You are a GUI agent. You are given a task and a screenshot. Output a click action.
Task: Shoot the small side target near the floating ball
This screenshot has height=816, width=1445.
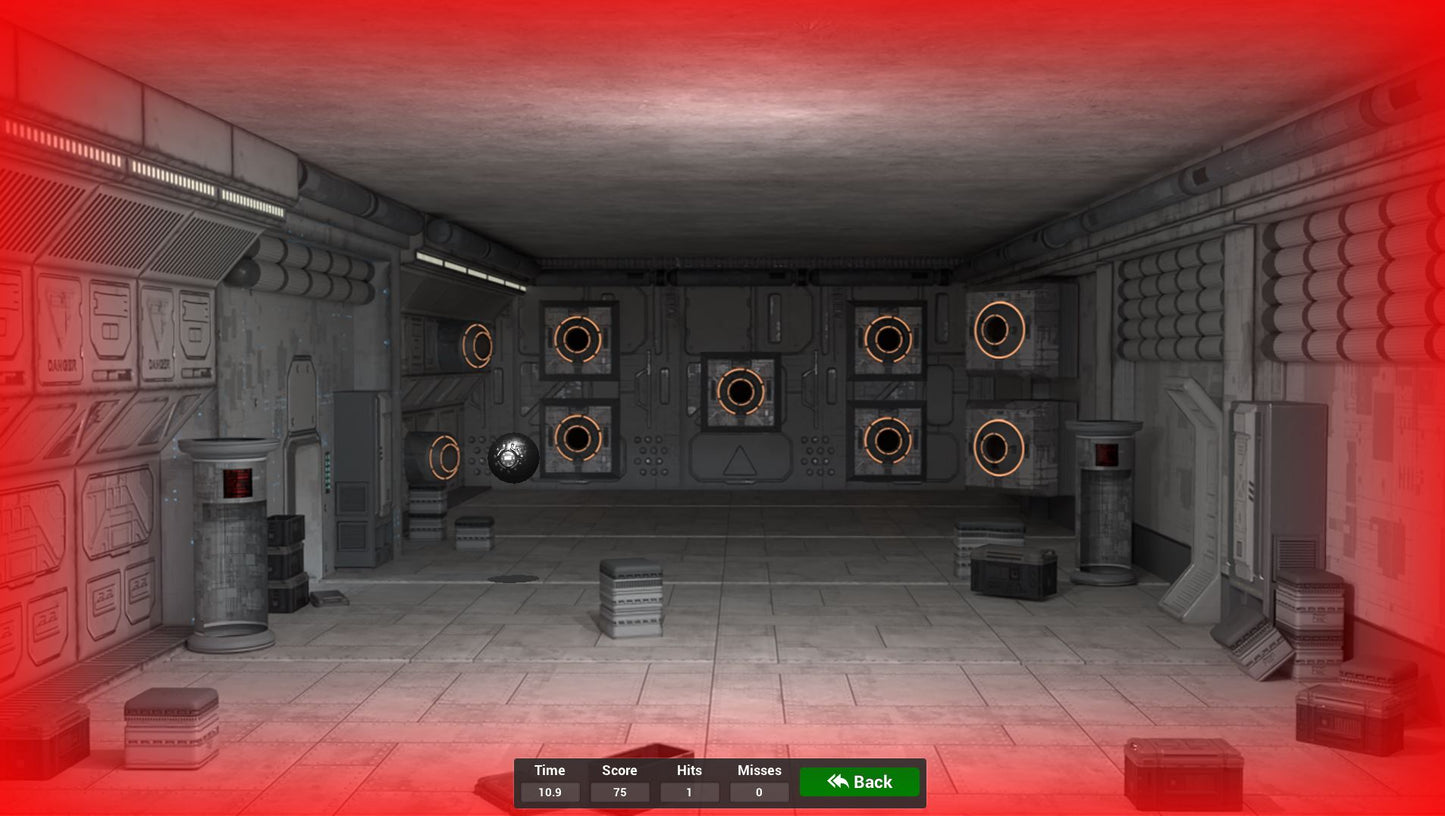click(445, 458)
